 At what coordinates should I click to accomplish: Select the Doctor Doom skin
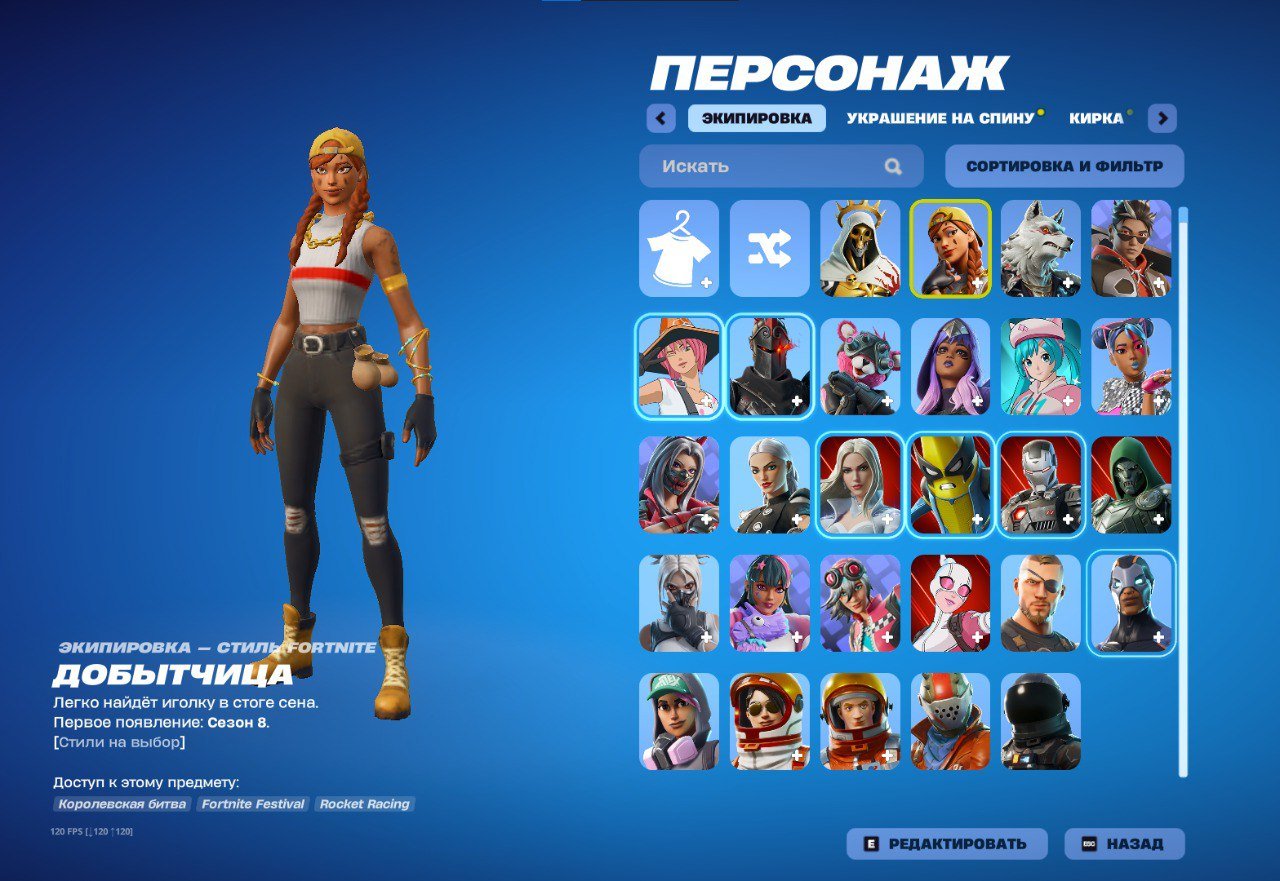(1129, 484)
